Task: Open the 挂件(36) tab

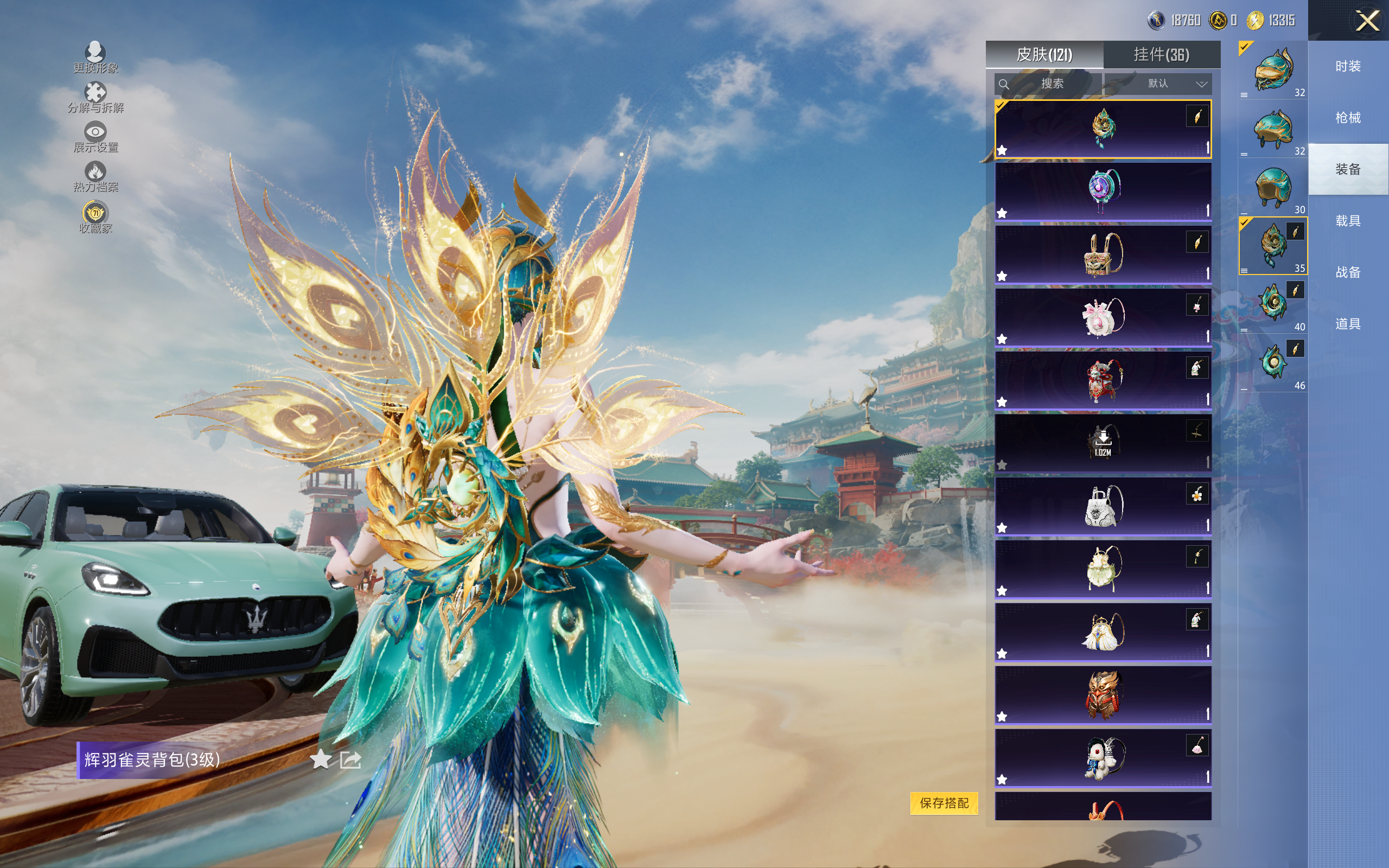Action: (x=1161, y=55)
